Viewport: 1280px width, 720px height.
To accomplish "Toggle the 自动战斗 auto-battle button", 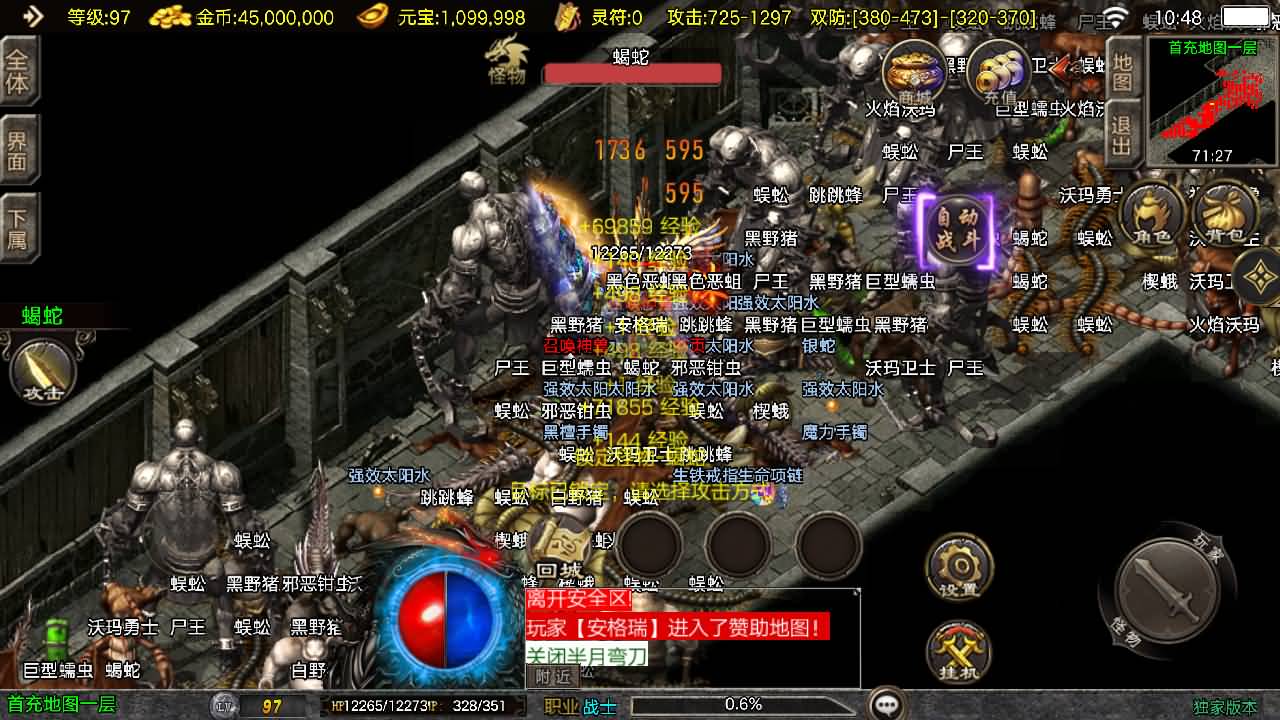I will [957, 233].
